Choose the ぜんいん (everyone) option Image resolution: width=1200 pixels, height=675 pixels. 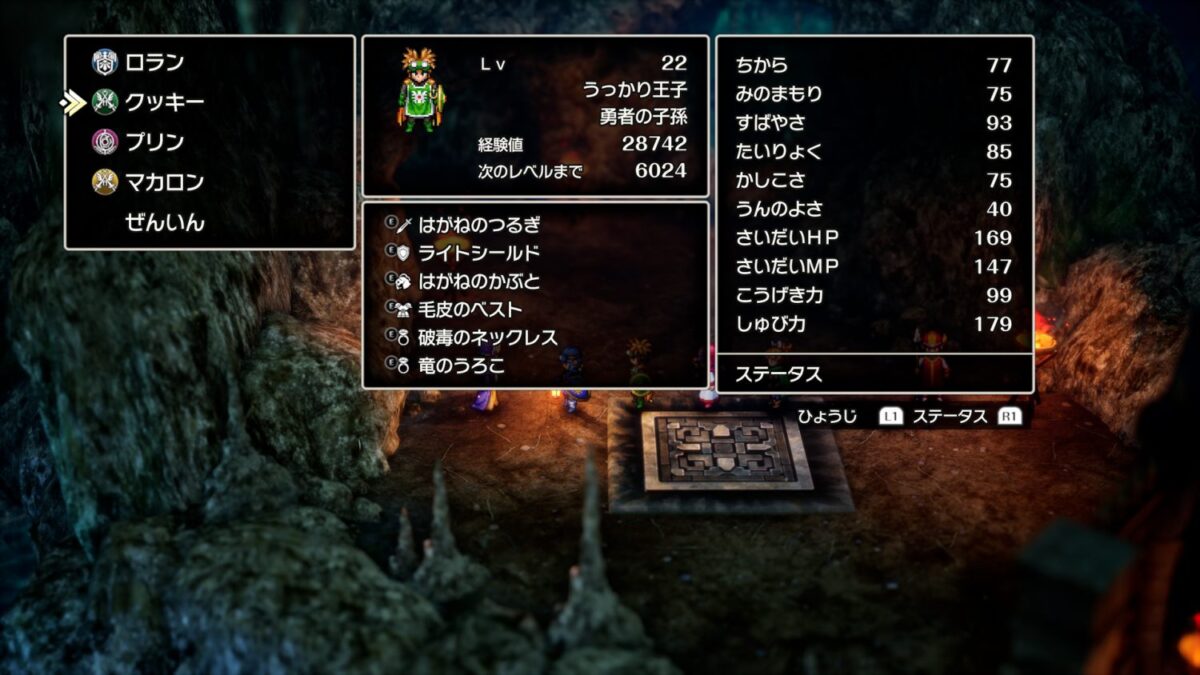164,222
